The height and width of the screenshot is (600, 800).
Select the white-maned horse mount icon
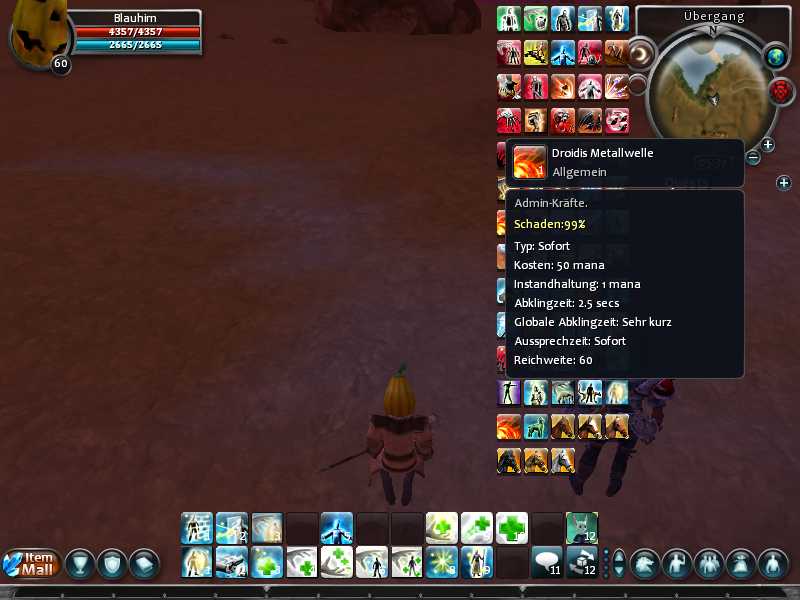point(563,459)
